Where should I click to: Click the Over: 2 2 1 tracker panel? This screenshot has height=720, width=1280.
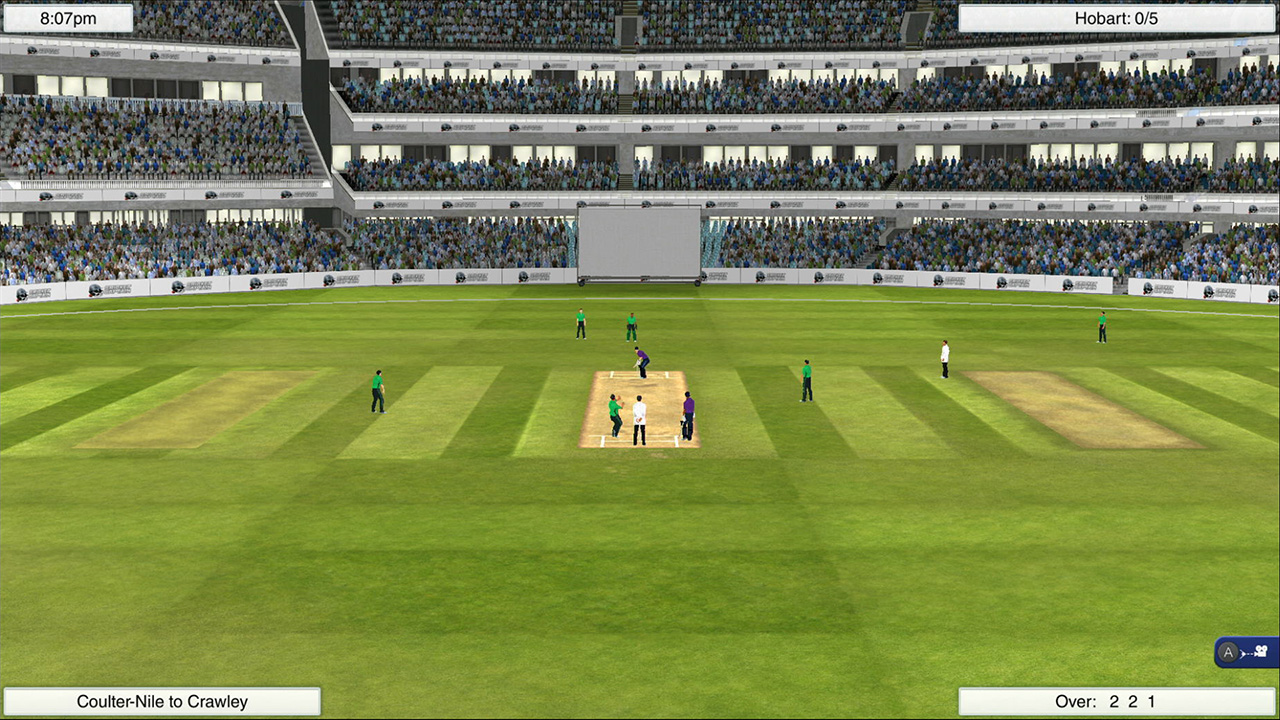(1118, 701)
